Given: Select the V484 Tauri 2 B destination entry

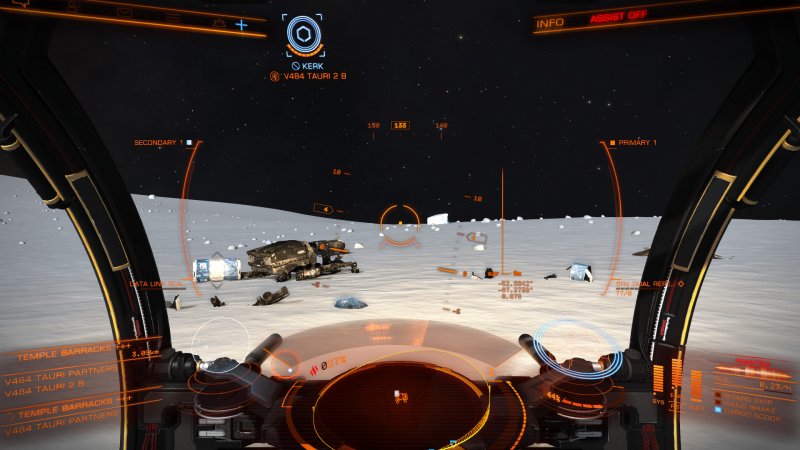Looking at the screenshot, I should 45,384.
